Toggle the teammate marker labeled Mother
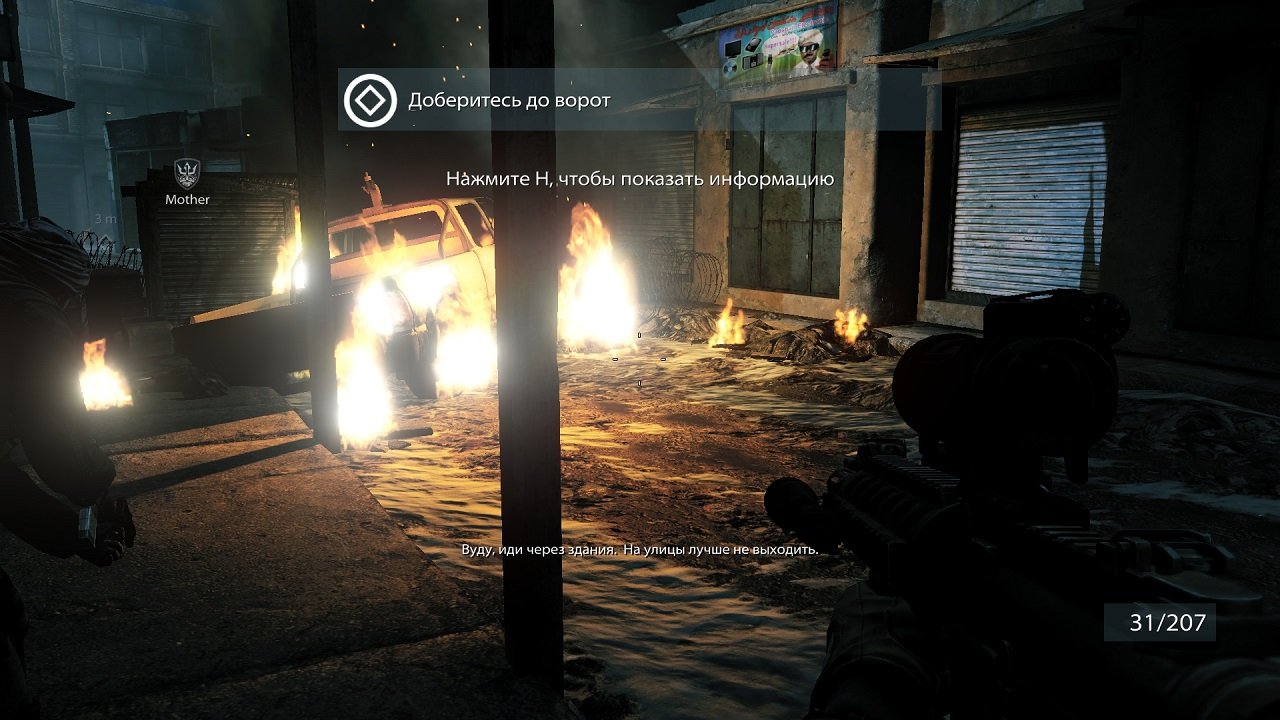The width and height of the screenshot is (1280, 720). coord(186,185)
